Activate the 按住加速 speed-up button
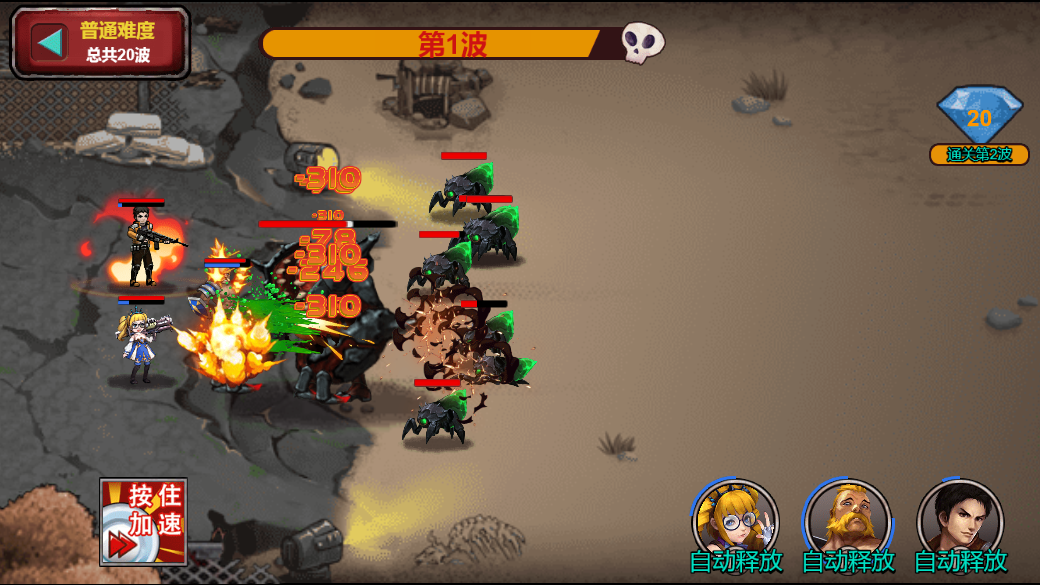Image resolution: width=1040 pixels, height=585 pixels. (143, 522)
